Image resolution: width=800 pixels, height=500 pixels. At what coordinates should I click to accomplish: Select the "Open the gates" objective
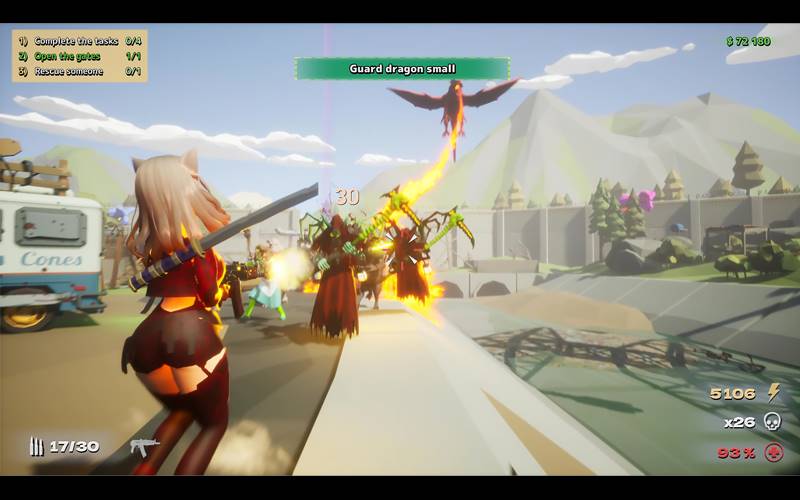[68, 56]
